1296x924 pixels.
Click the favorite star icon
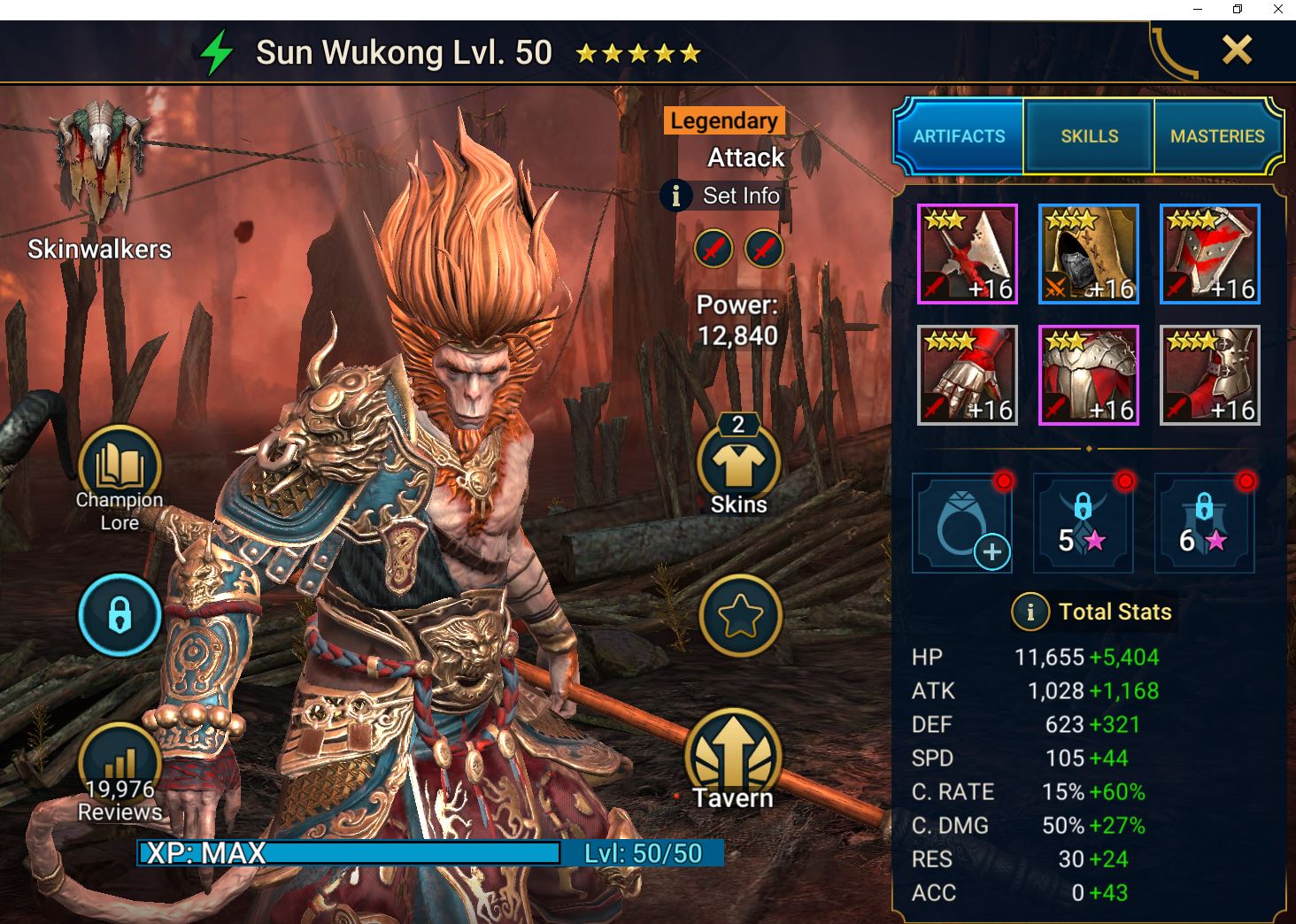pos(740,615)
